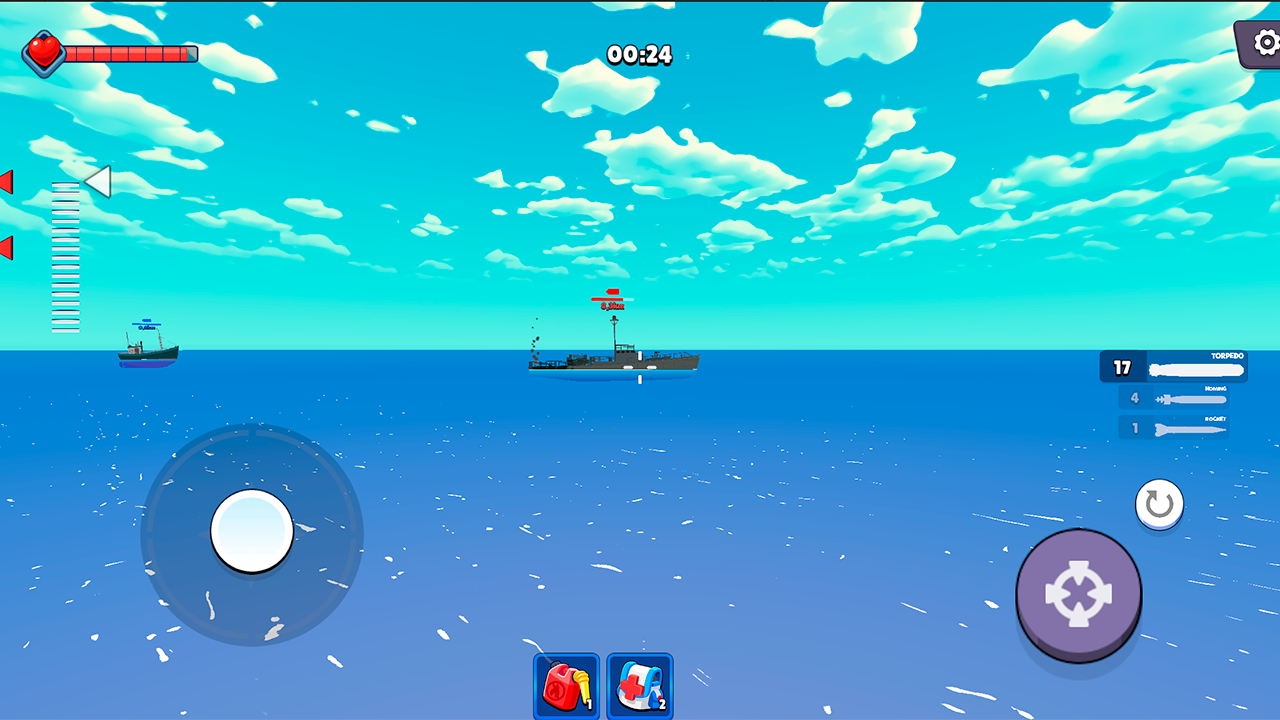1280x720 pixels.
Task: Click the allied fishing boat on the left
Action: 148,352
